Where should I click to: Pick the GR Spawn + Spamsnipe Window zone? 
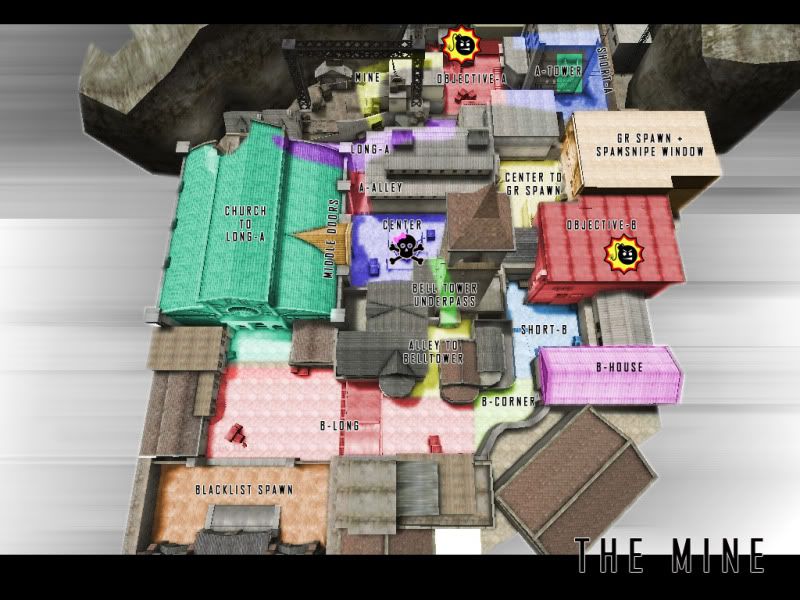(x=643, y=145)
